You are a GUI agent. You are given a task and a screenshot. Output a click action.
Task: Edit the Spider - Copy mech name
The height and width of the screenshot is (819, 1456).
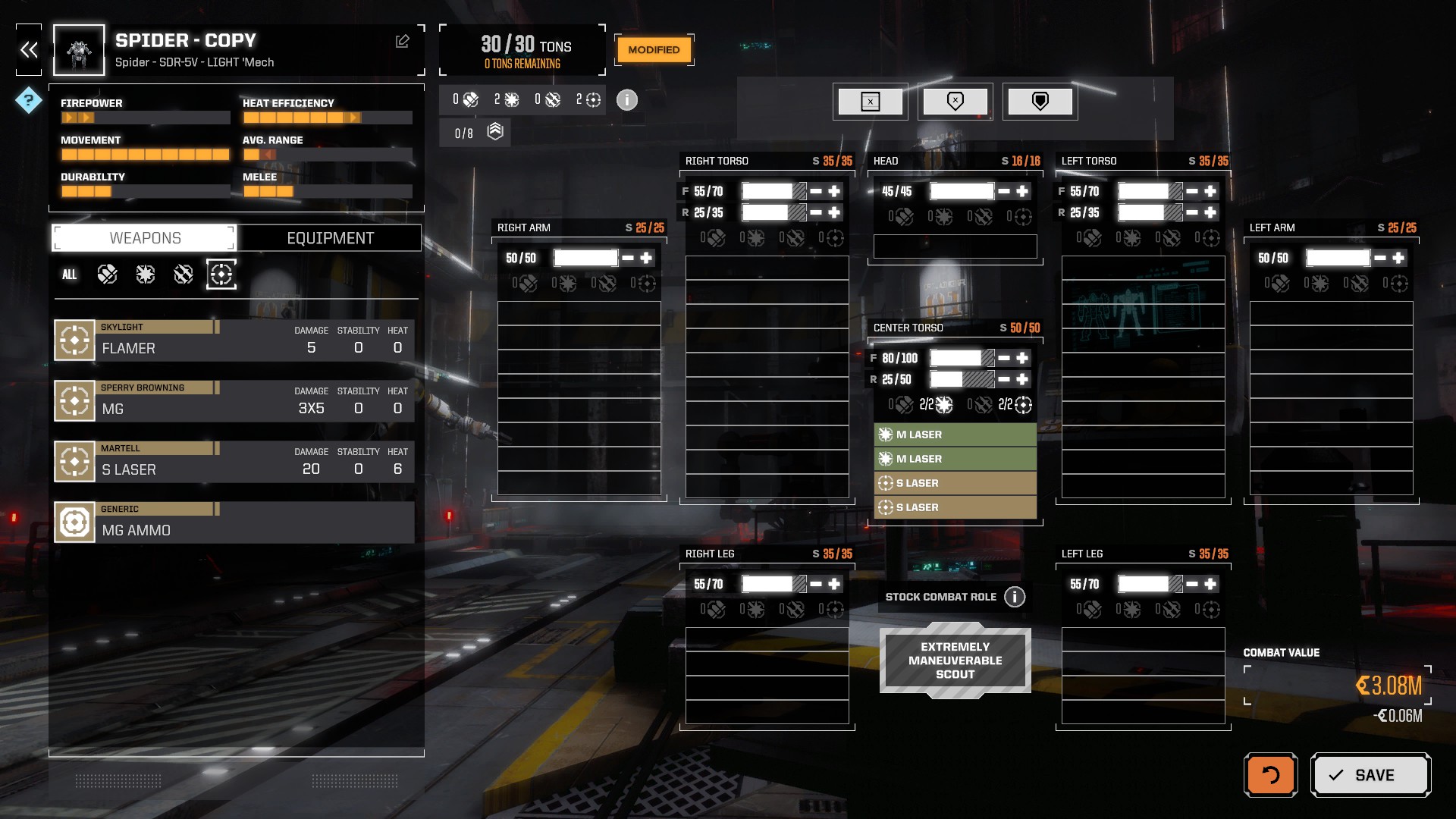coord(403,42)
